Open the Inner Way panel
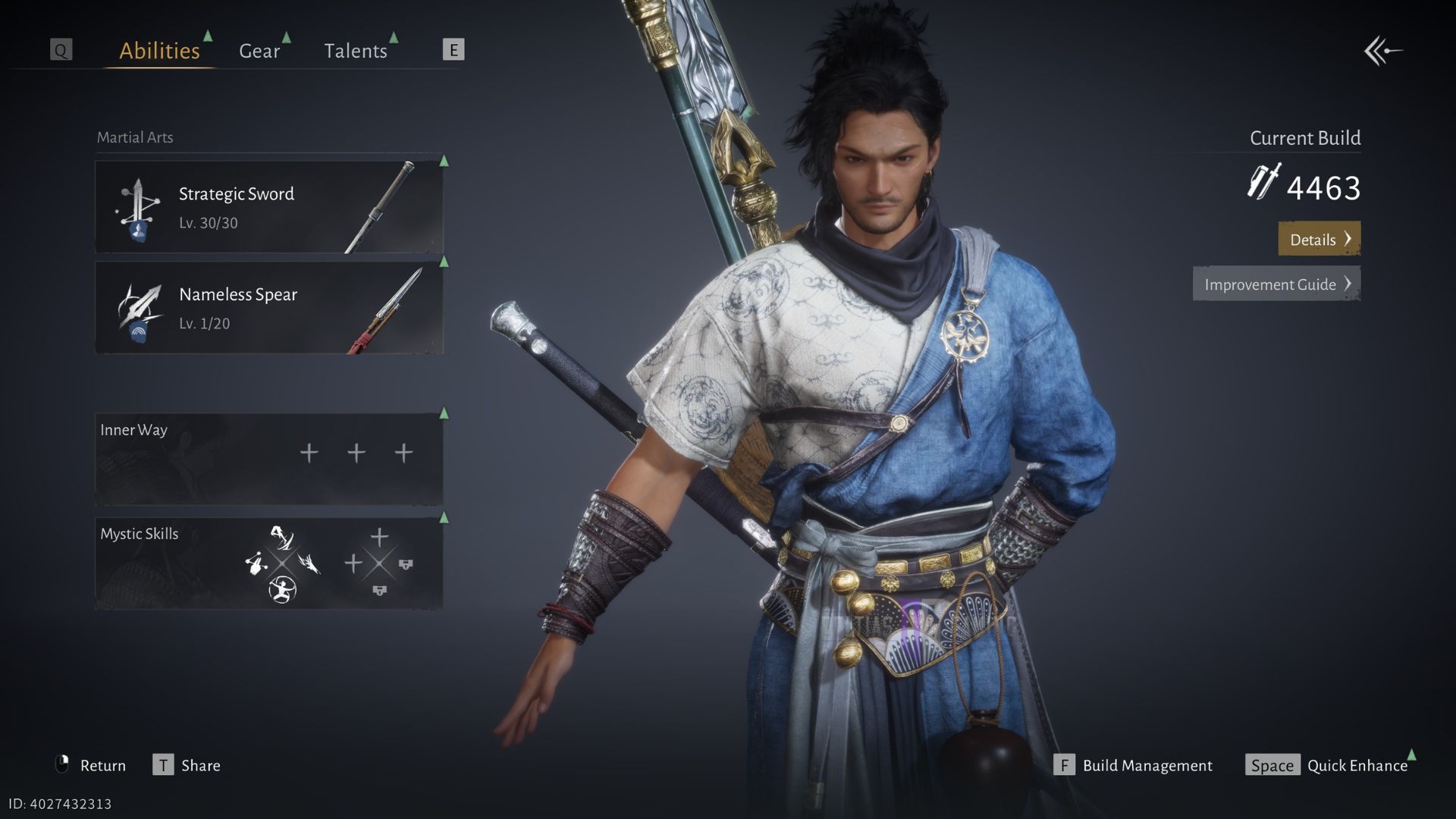Screen dimensions: 1456x819 pyautogui.click(x=268, y=459)
